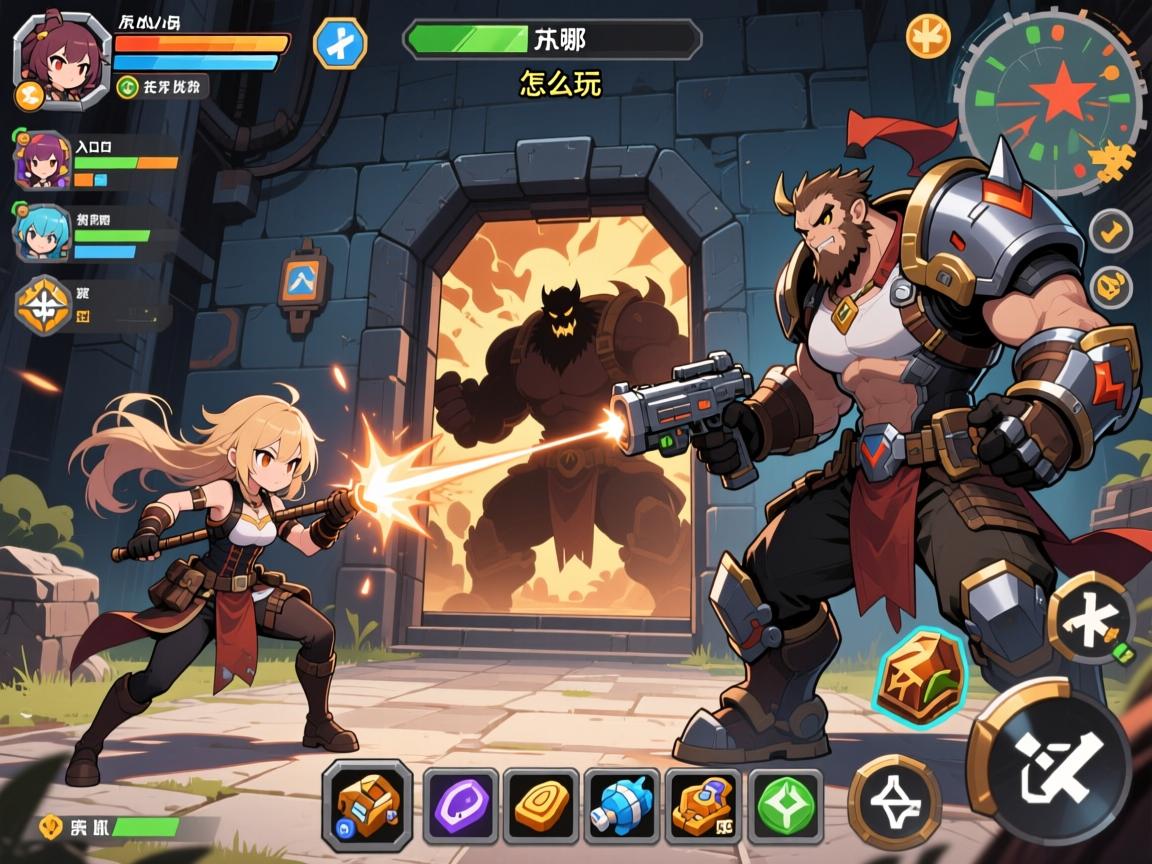The image size is (1152, 864).
Task: Select the orange backpack hotbar slot
Action: pyautogui.click(x=367, y=805)
